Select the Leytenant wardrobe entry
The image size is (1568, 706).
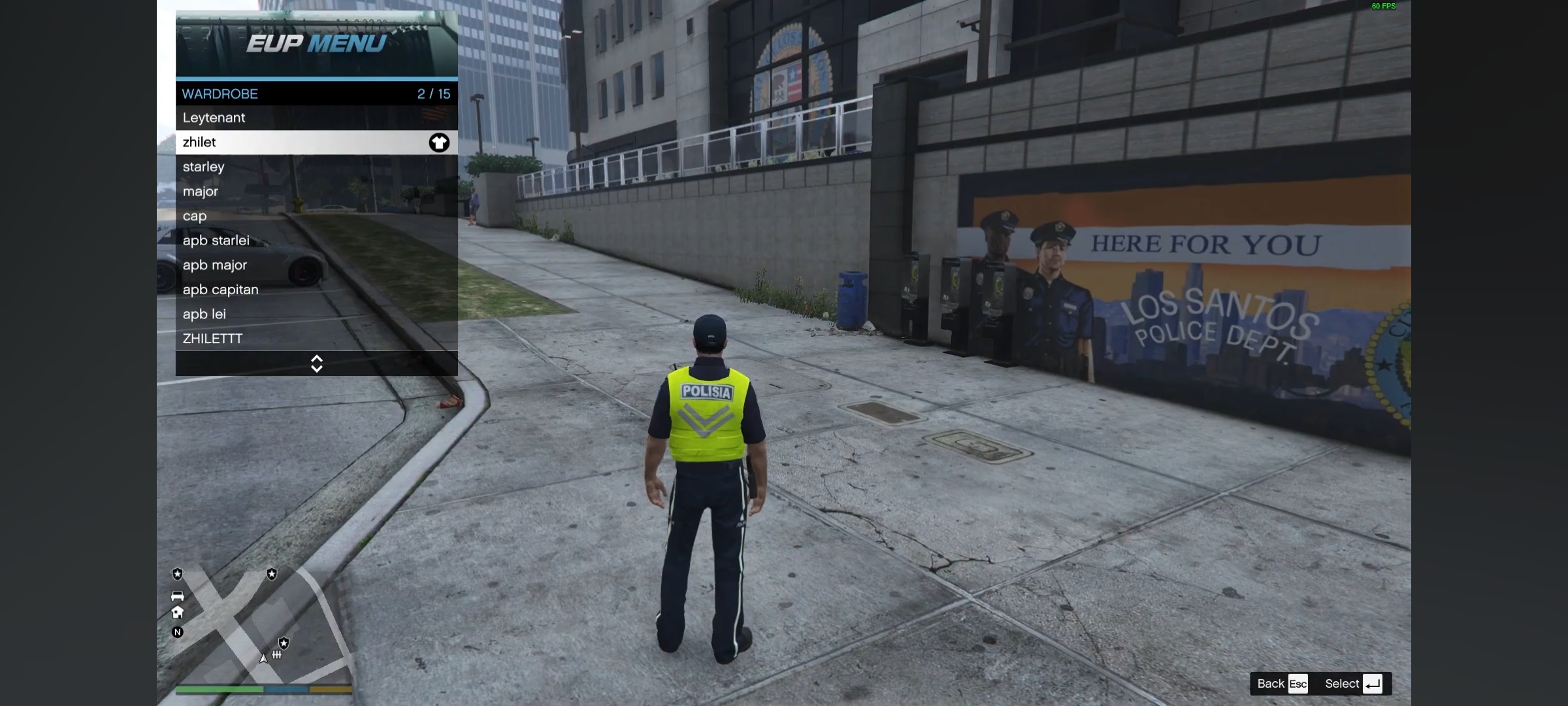(316, 118)
